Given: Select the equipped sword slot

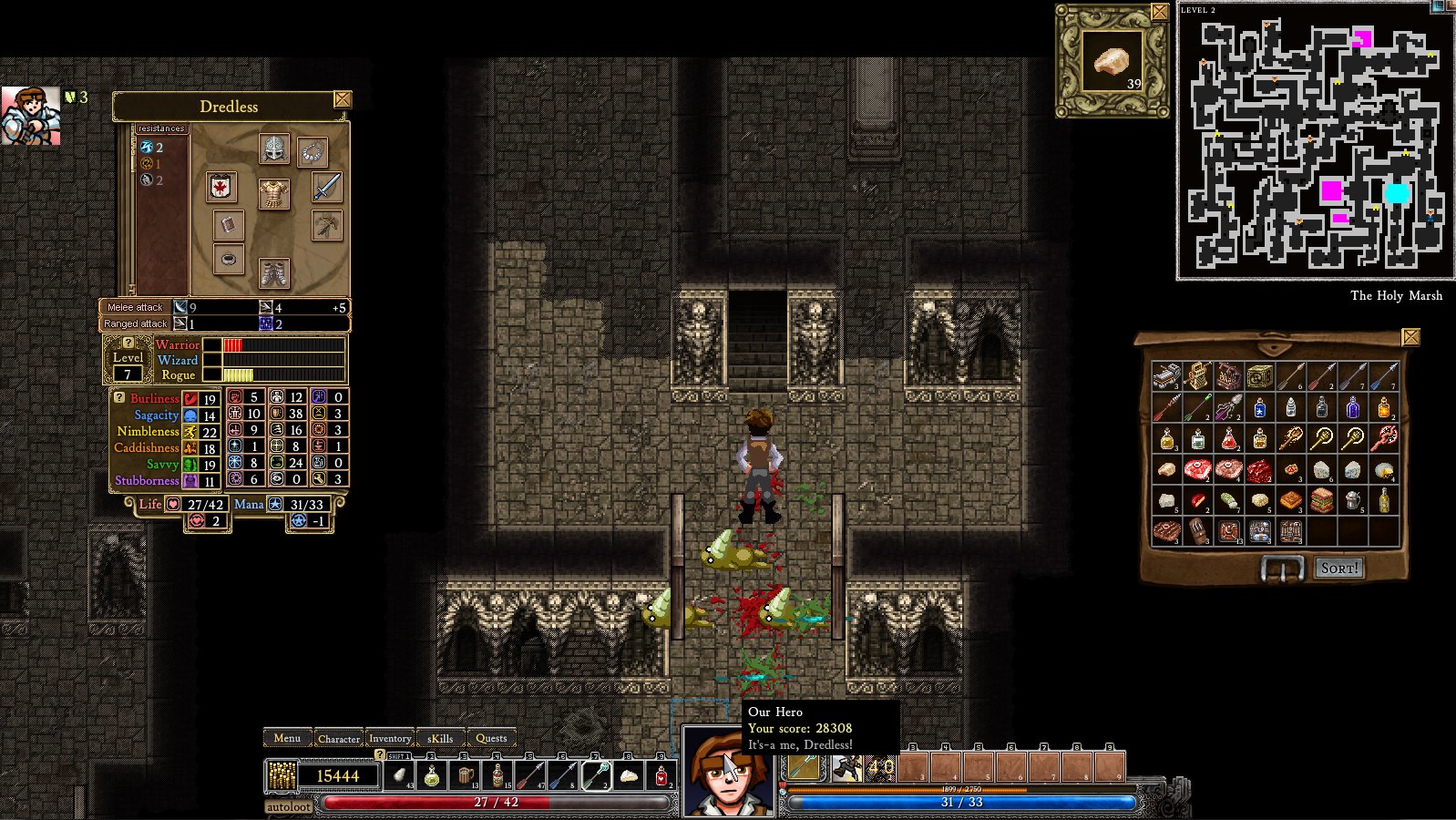Looking at the screenshot, I should [327, 187].
